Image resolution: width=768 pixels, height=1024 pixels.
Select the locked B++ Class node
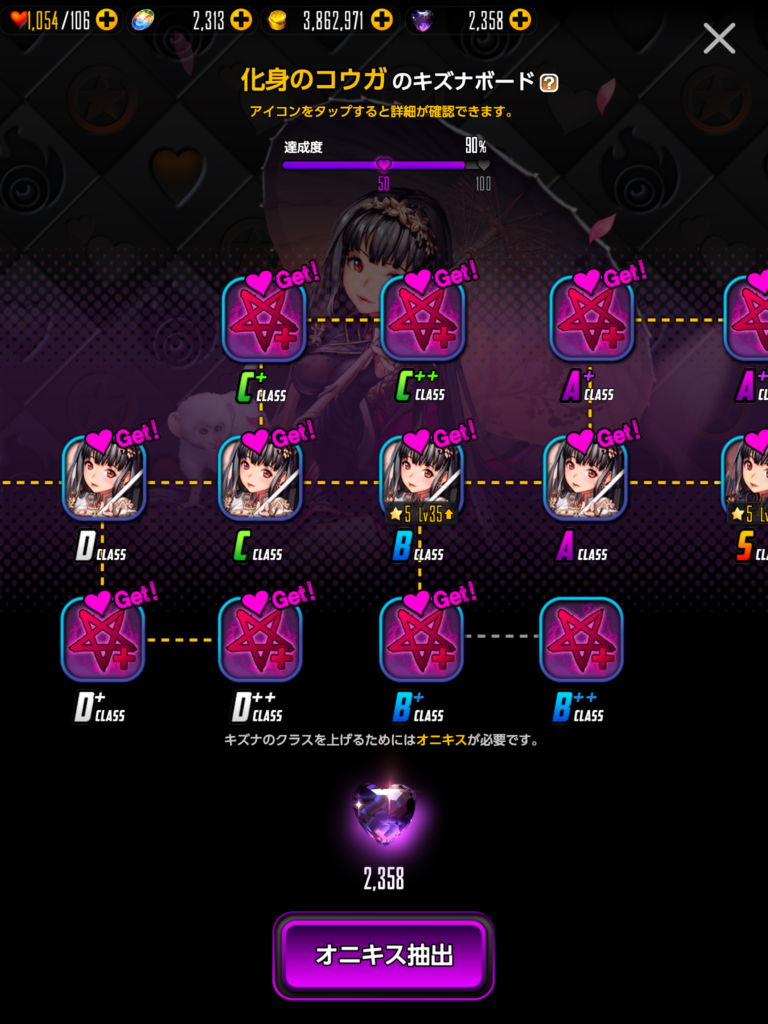[x=581, y=639]
